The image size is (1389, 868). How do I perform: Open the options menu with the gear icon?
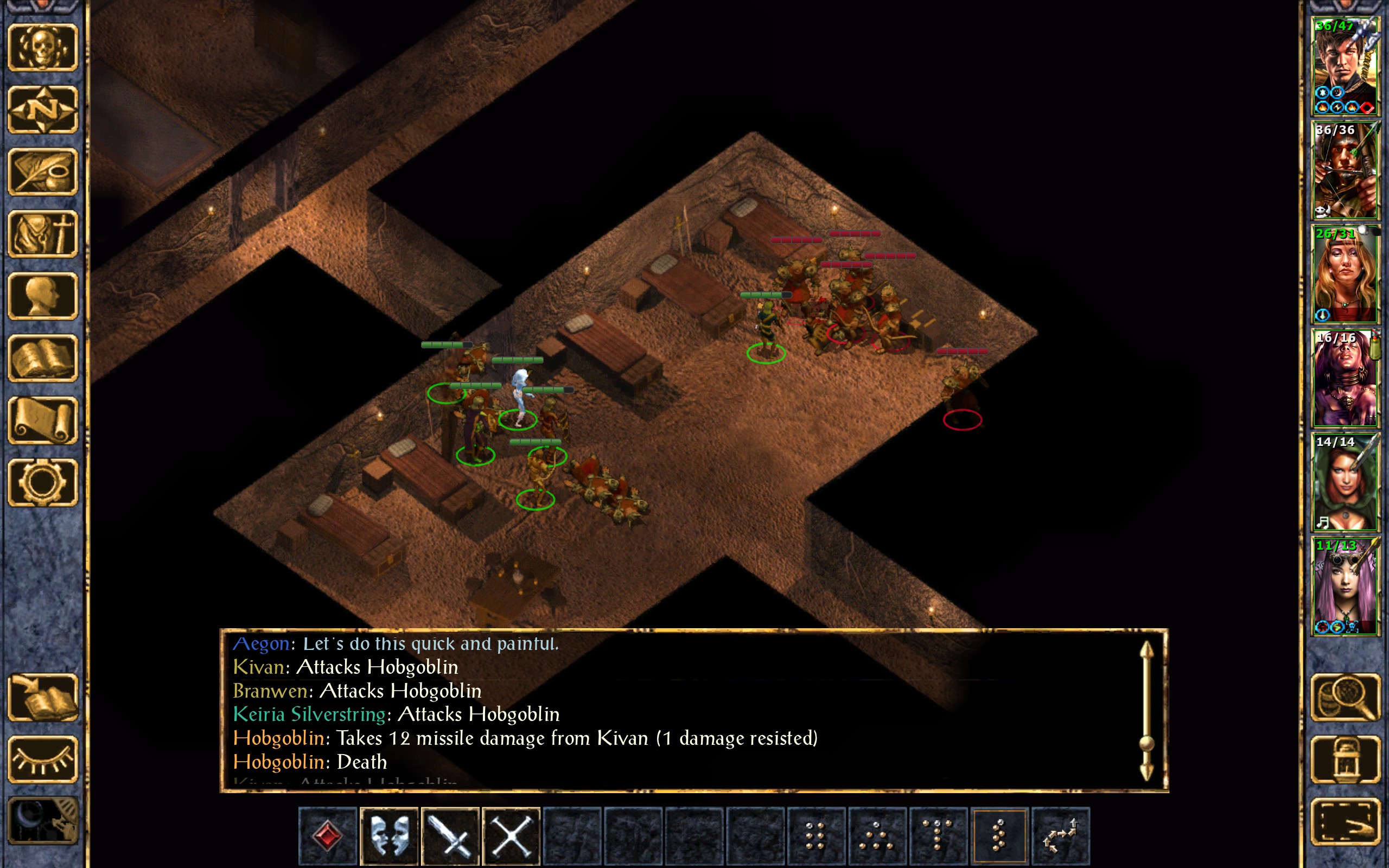point(42,482)
